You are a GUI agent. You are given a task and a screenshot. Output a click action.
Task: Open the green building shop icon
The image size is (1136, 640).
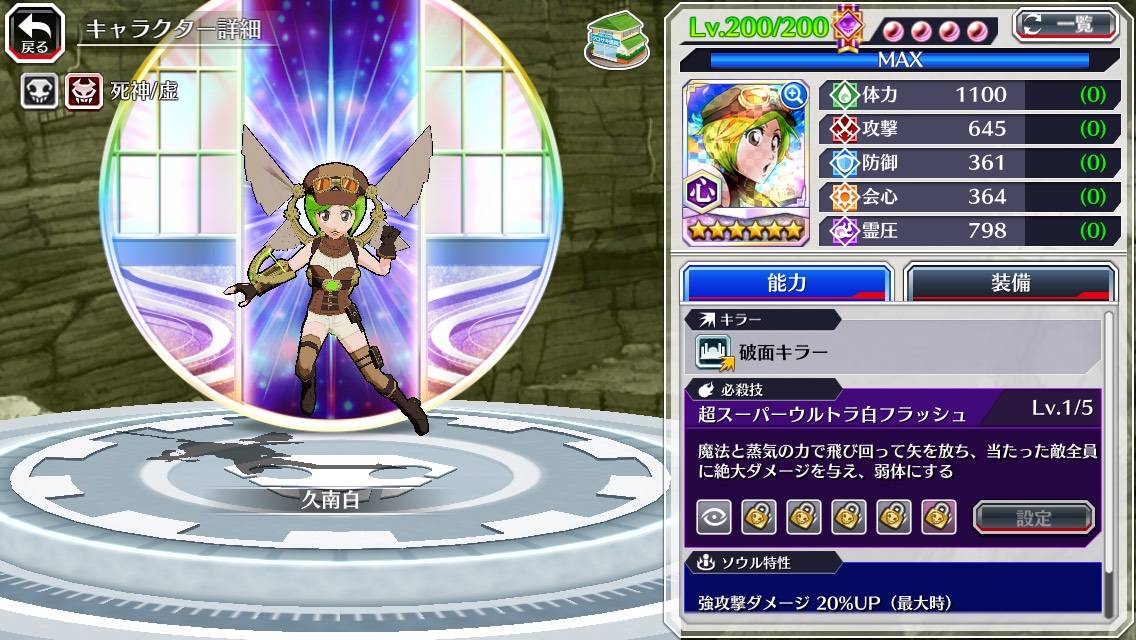[612, 38]
